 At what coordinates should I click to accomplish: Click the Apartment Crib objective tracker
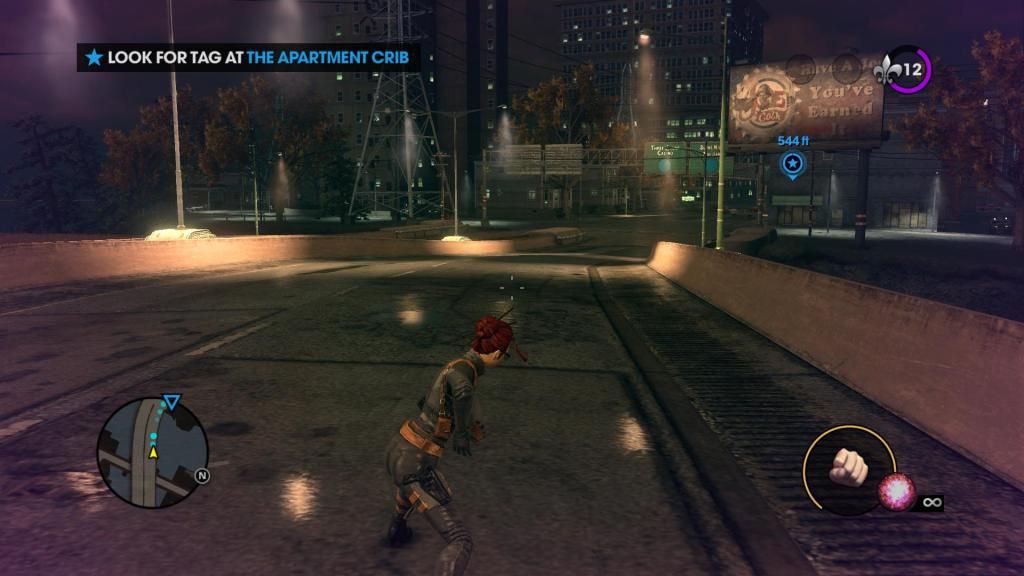coord(247,57)
